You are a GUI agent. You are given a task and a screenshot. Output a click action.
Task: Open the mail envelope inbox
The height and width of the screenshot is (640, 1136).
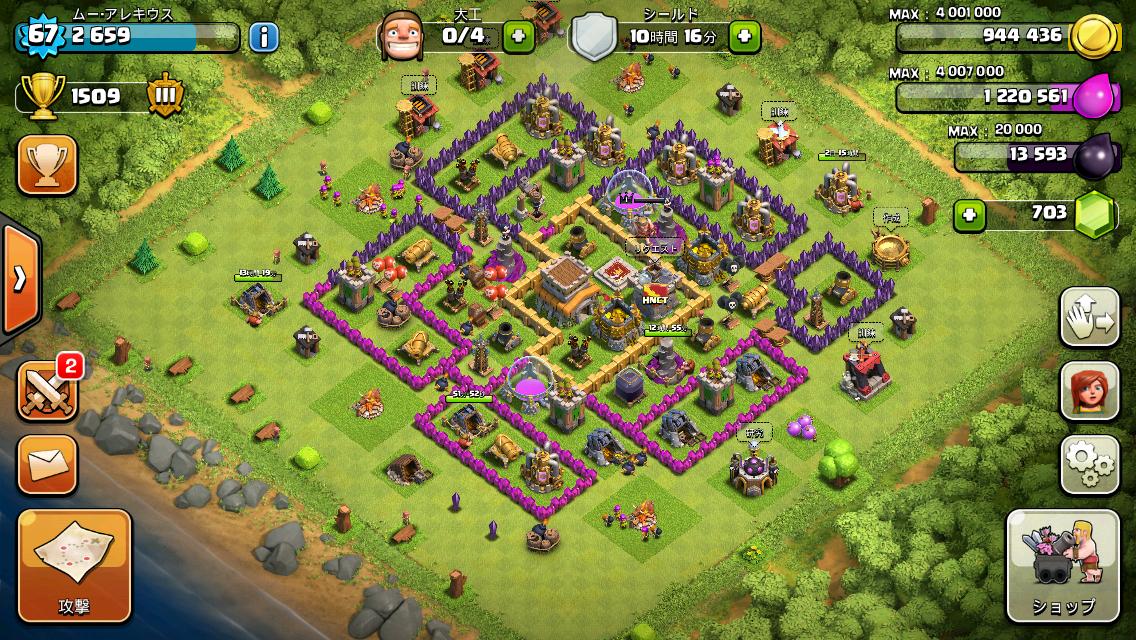click(x=47, y=464)
